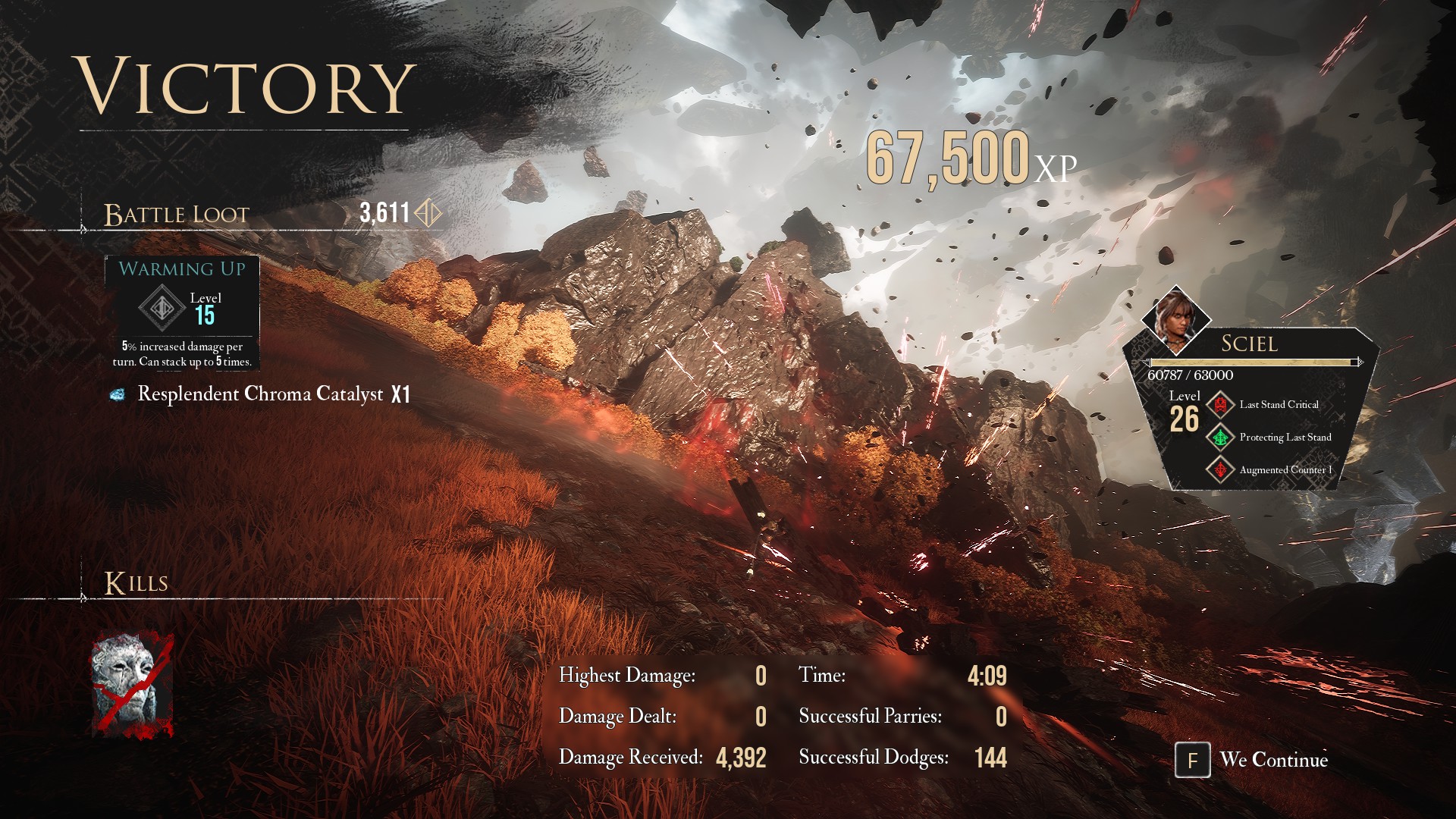Screen dimensions: 1456x819
Task: Click the Resplendent Chroma Catalyst loot entry
Action: [x=260, y=394]
